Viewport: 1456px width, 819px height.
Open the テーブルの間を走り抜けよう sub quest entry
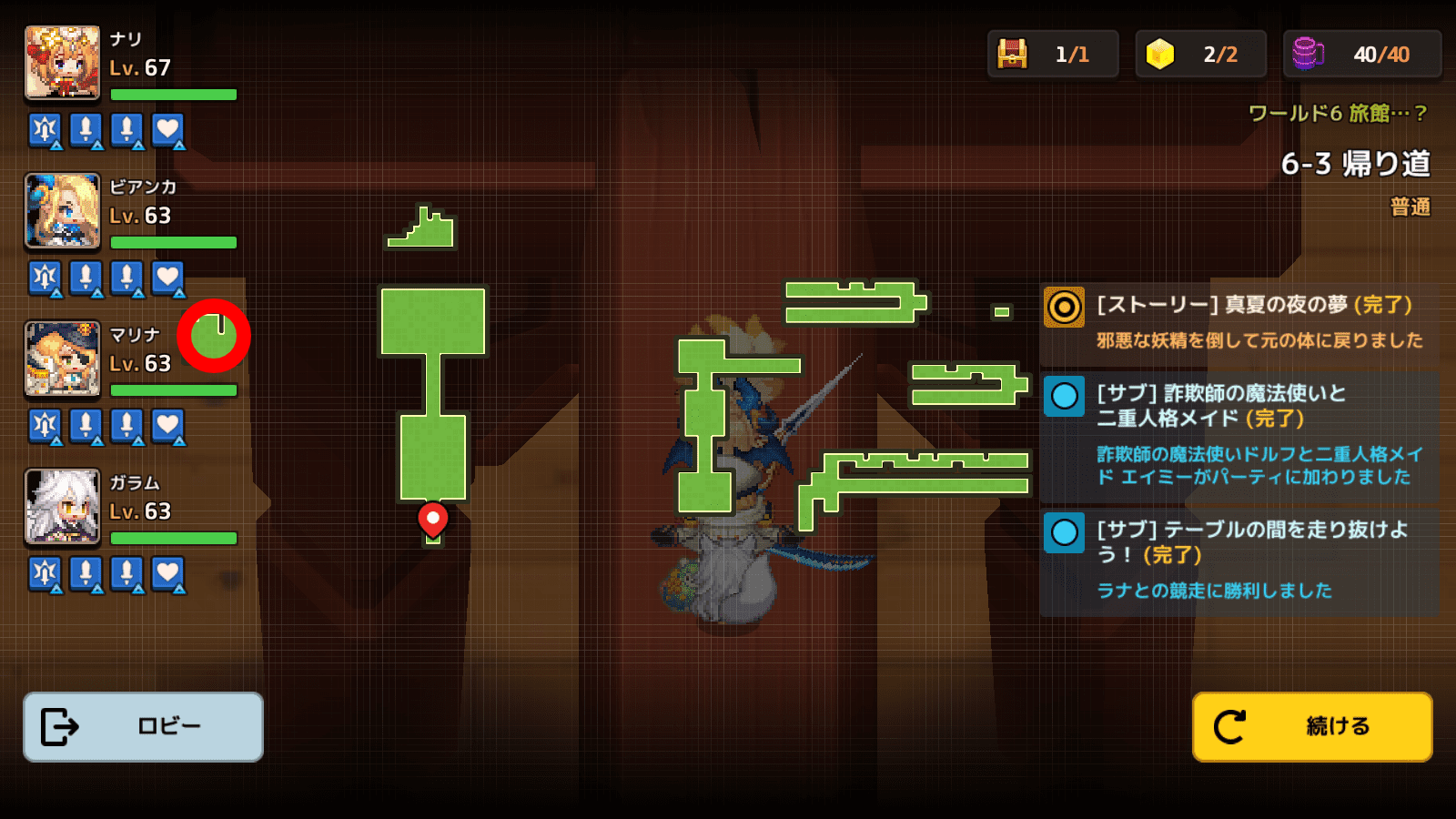click(1239, 559)
